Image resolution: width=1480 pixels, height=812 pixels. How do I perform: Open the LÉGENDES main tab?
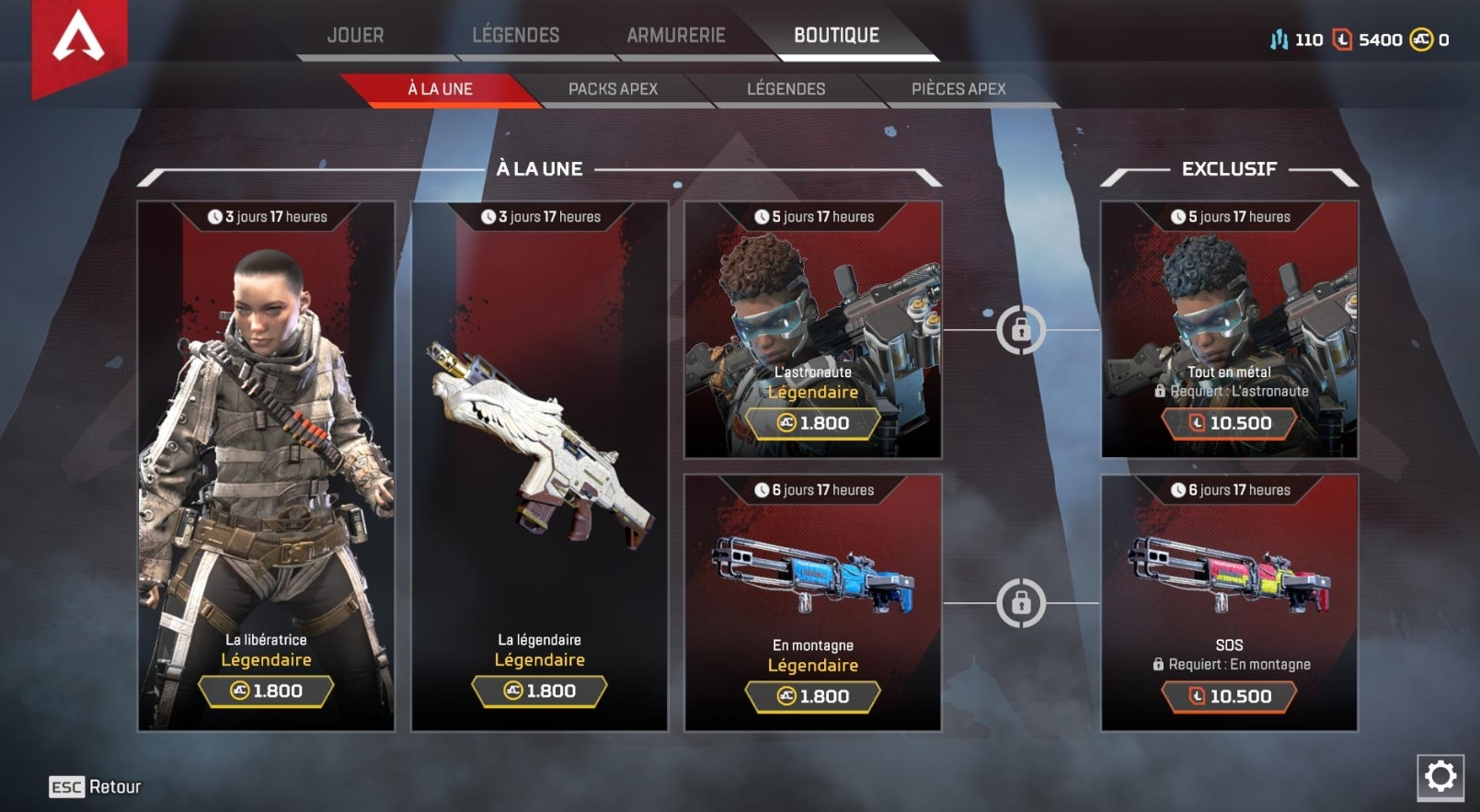click(515, 36)
